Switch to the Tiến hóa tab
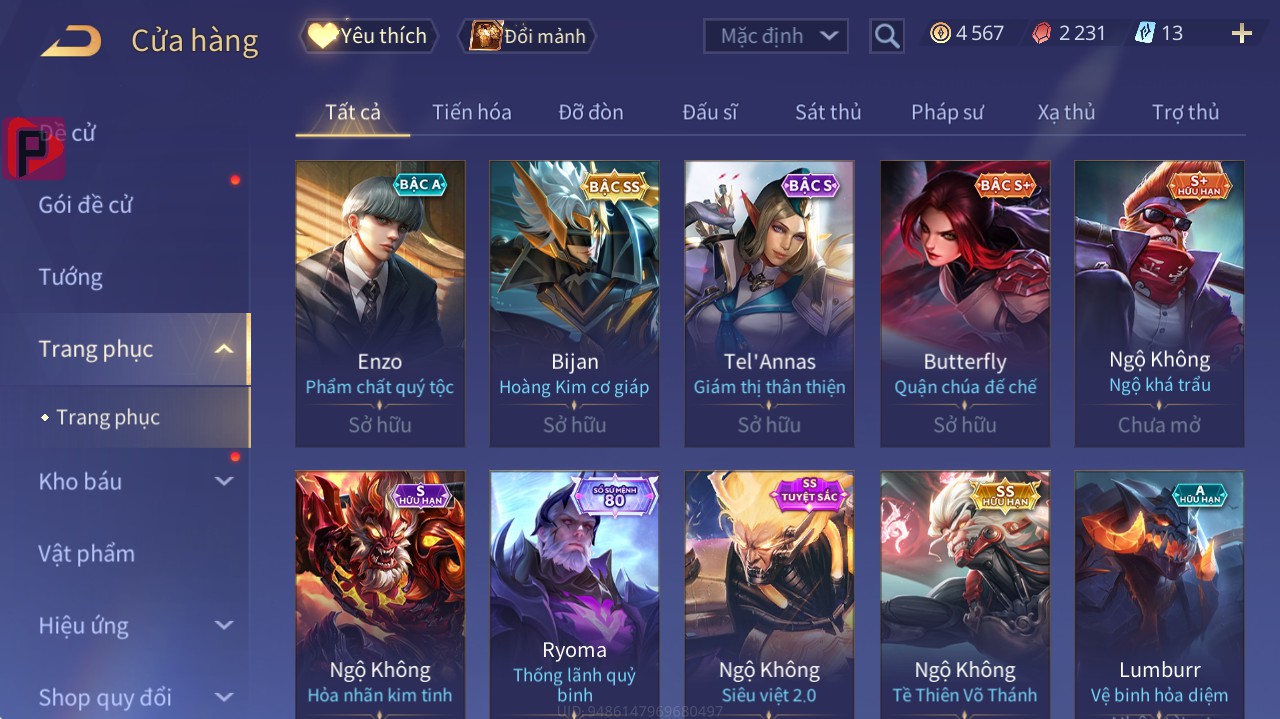 (471, 112)
